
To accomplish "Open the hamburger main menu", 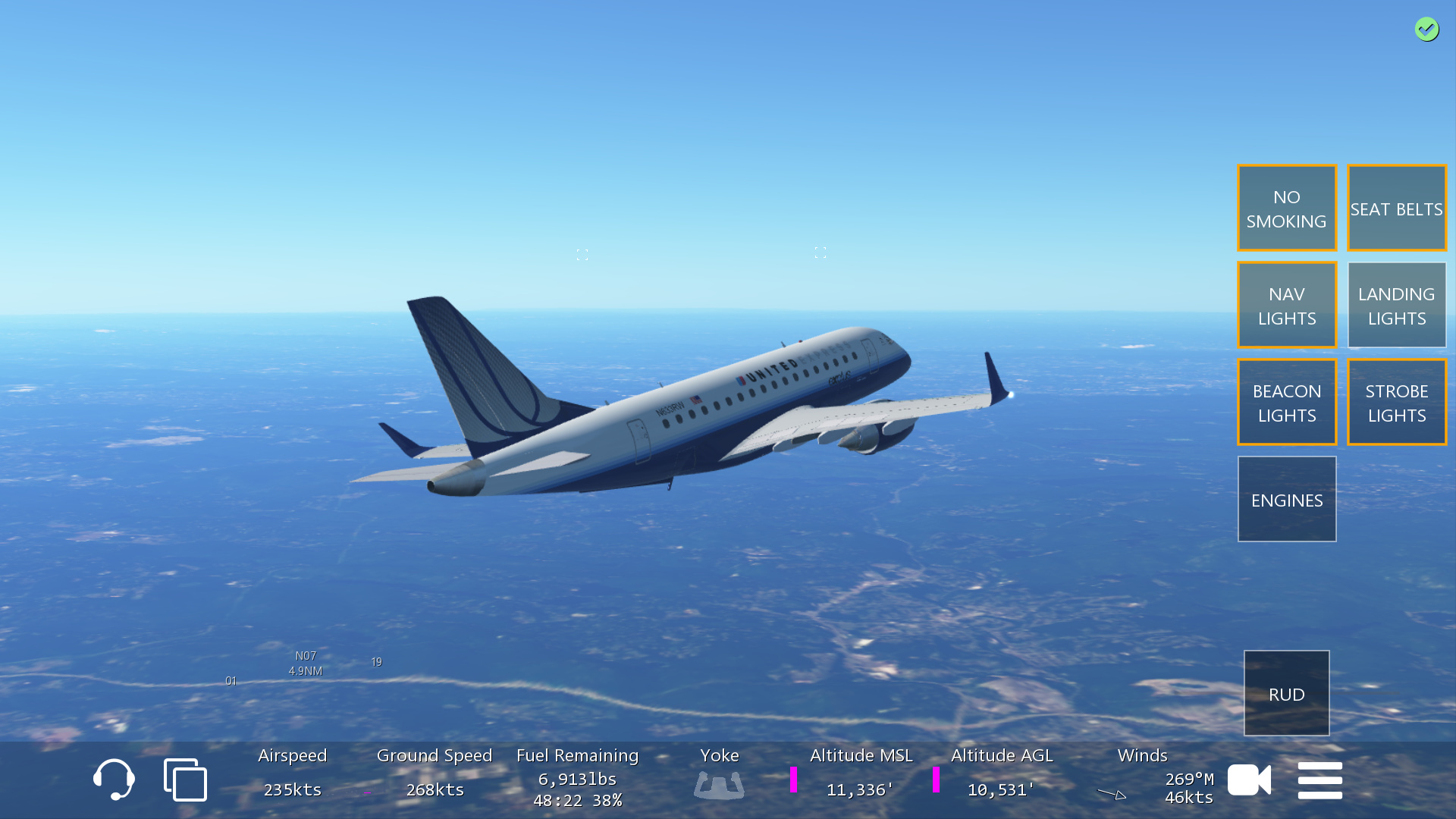I will tap(1319, 780).
